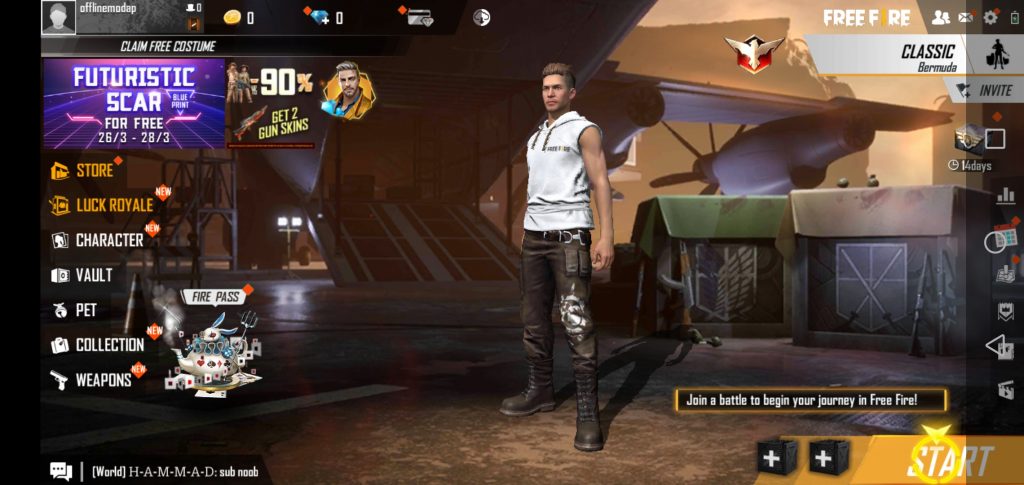Add diamonds using the diamond icon

pyautogui.click(x=324, y=17)
